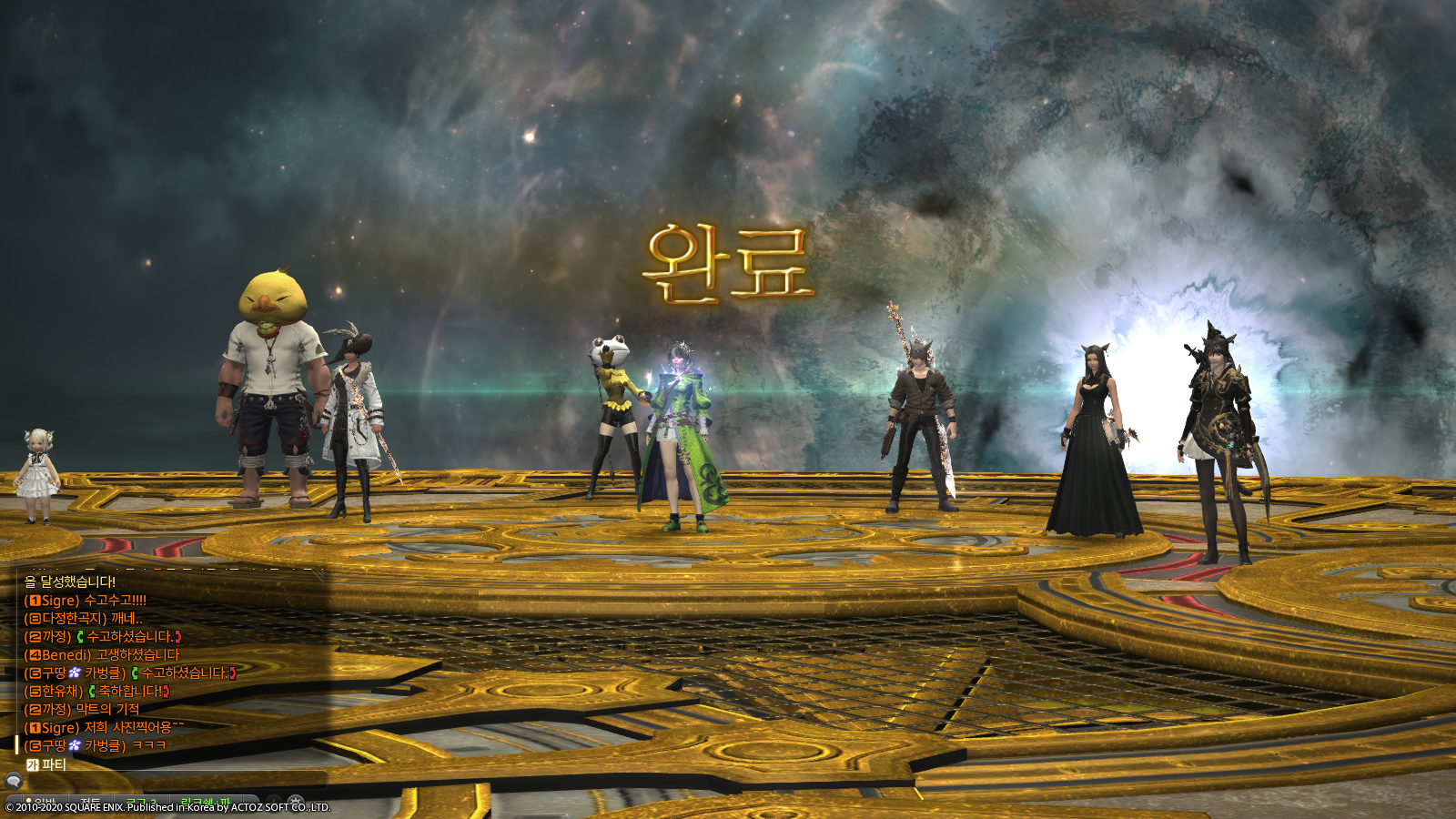The height and width of the screenshot is (819, 1456).
Task: Toggle the green unread dot on the 일반 tab
Action: 28,800
